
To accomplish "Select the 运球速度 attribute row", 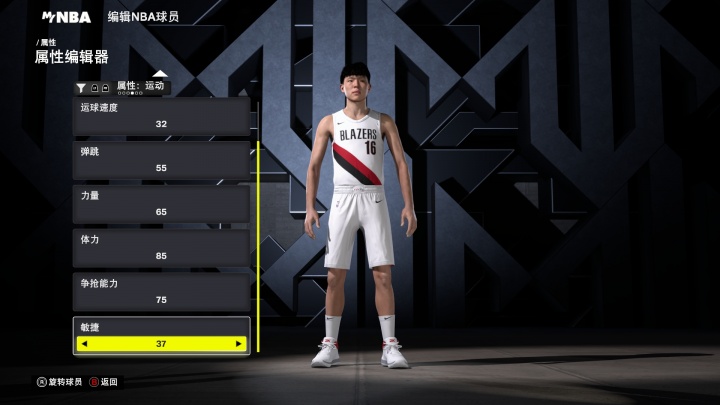I will 161,116.
